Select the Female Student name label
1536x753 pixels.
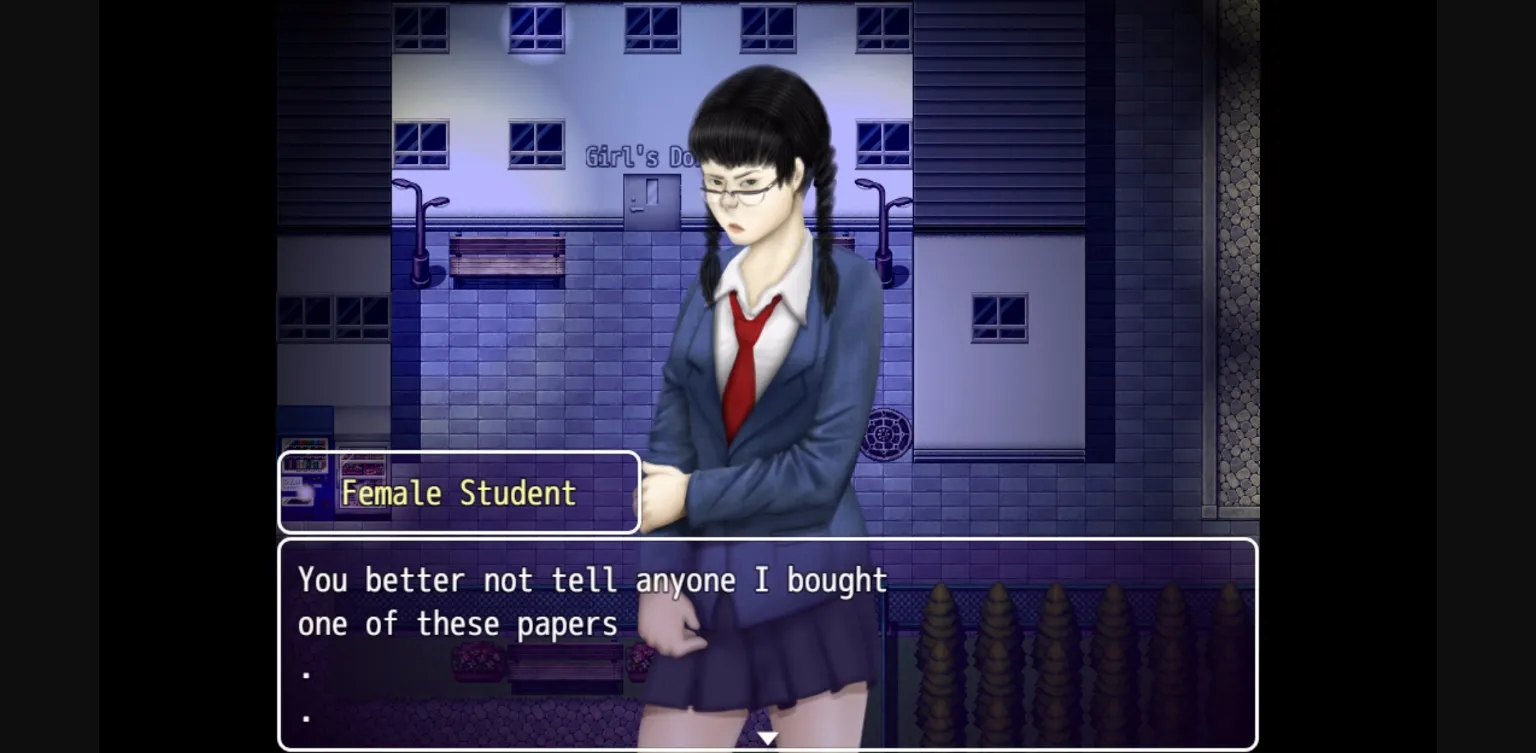click(459, 492)
